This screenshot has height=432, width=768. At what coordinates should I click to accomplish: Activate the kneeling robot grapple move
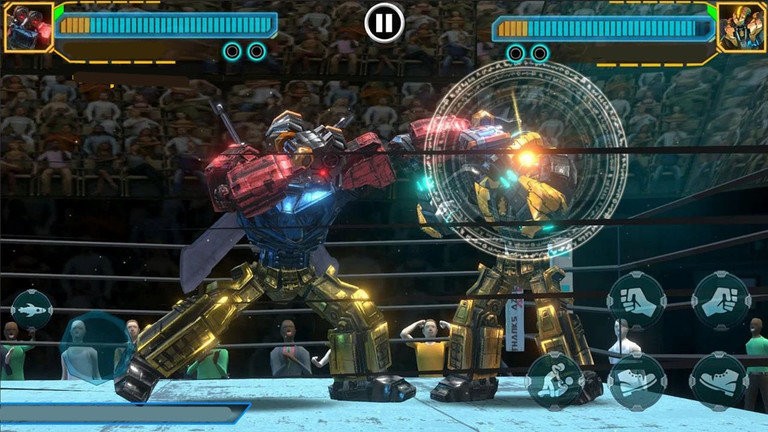click(x=555, y=381)
